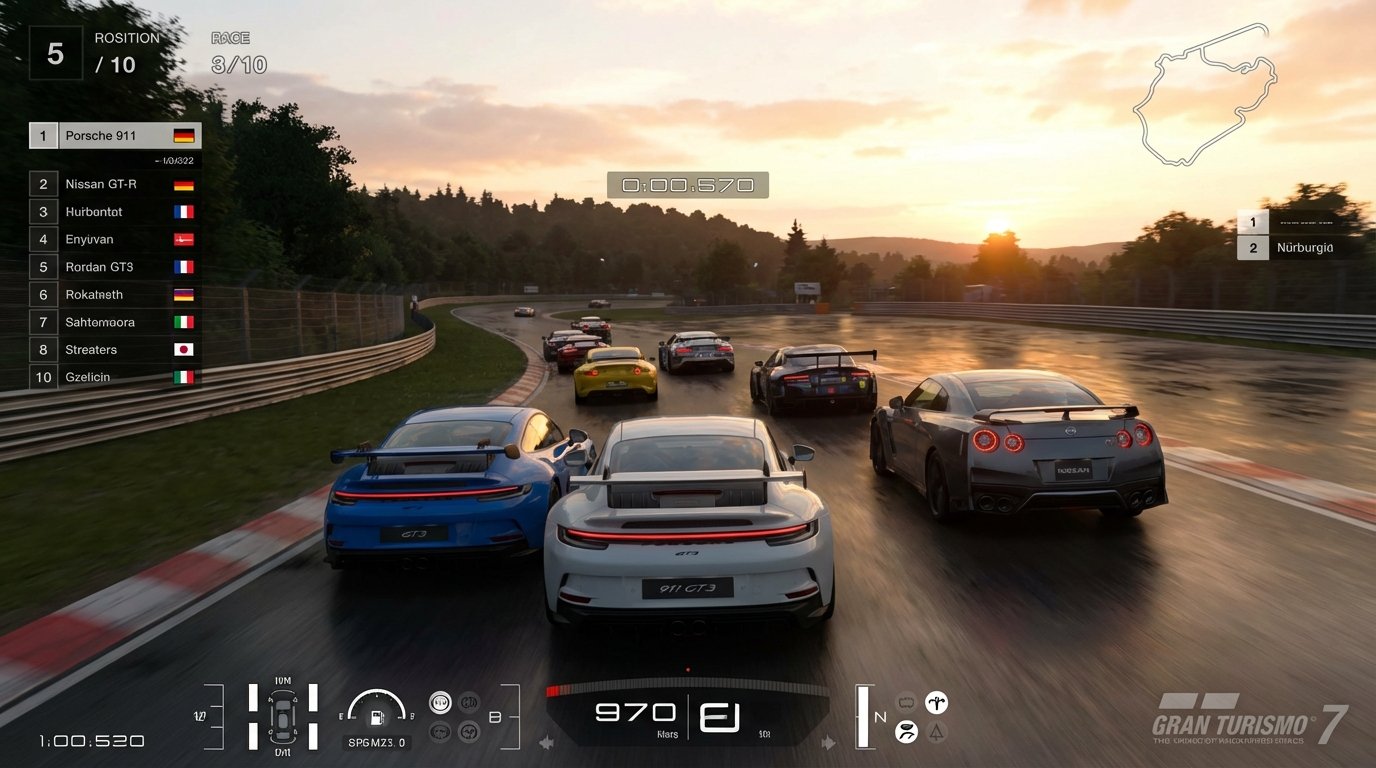Click the fuel pump icon inside the fuel gauge

click(x=377, y=718)
